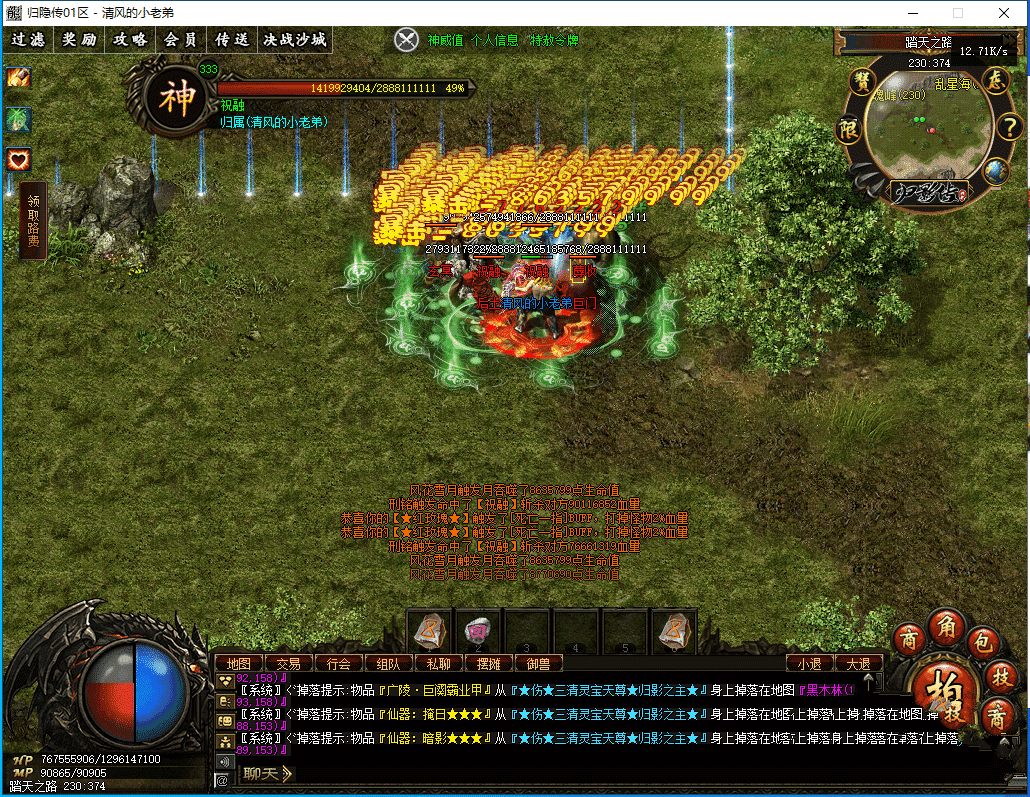Open the 包 bag button
This screenshot has height=797, width=1030.
[984, 642]
